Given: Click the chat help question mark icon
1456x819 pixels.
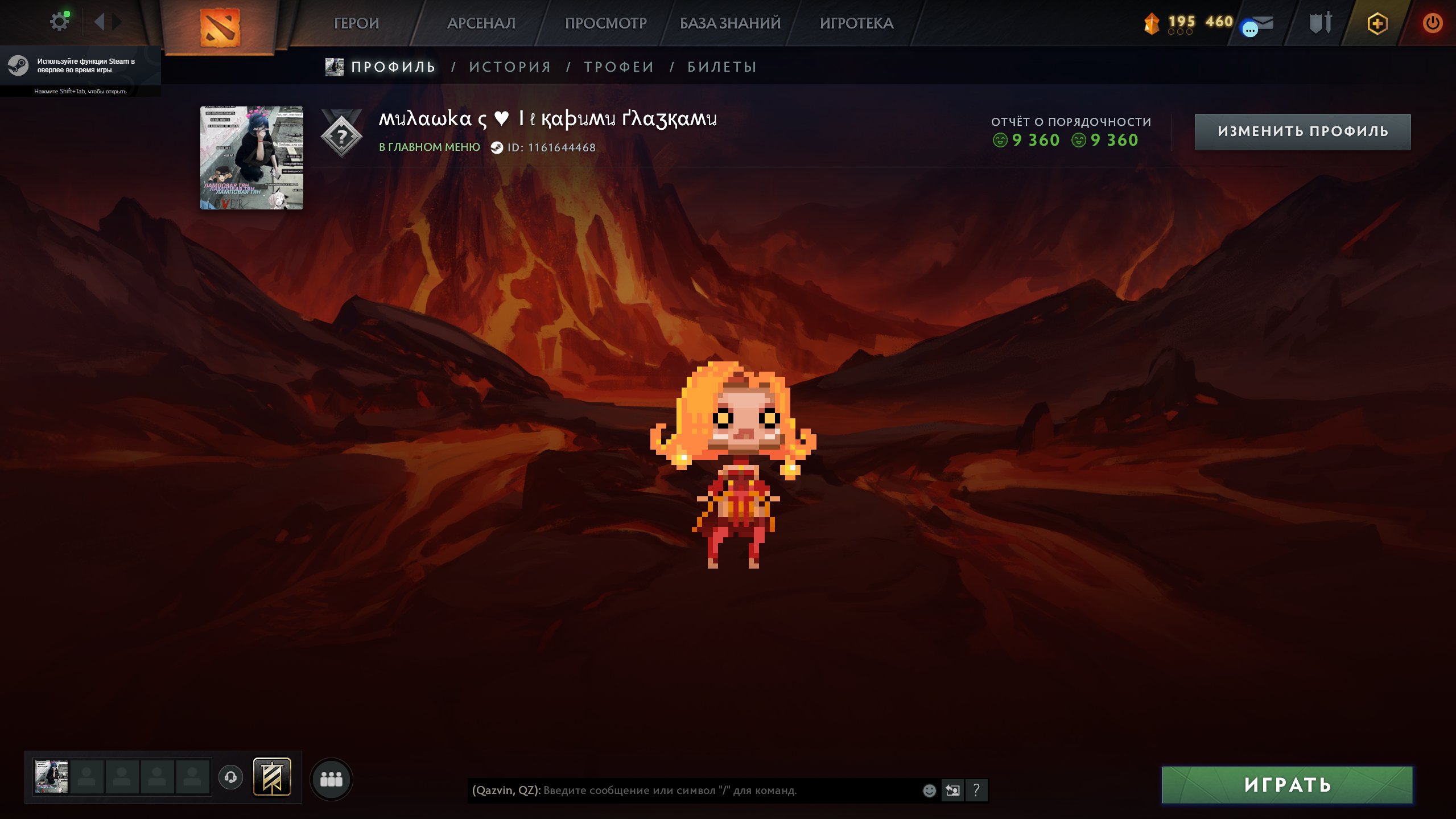Looking at the screenshot, I should pos(977,789).
